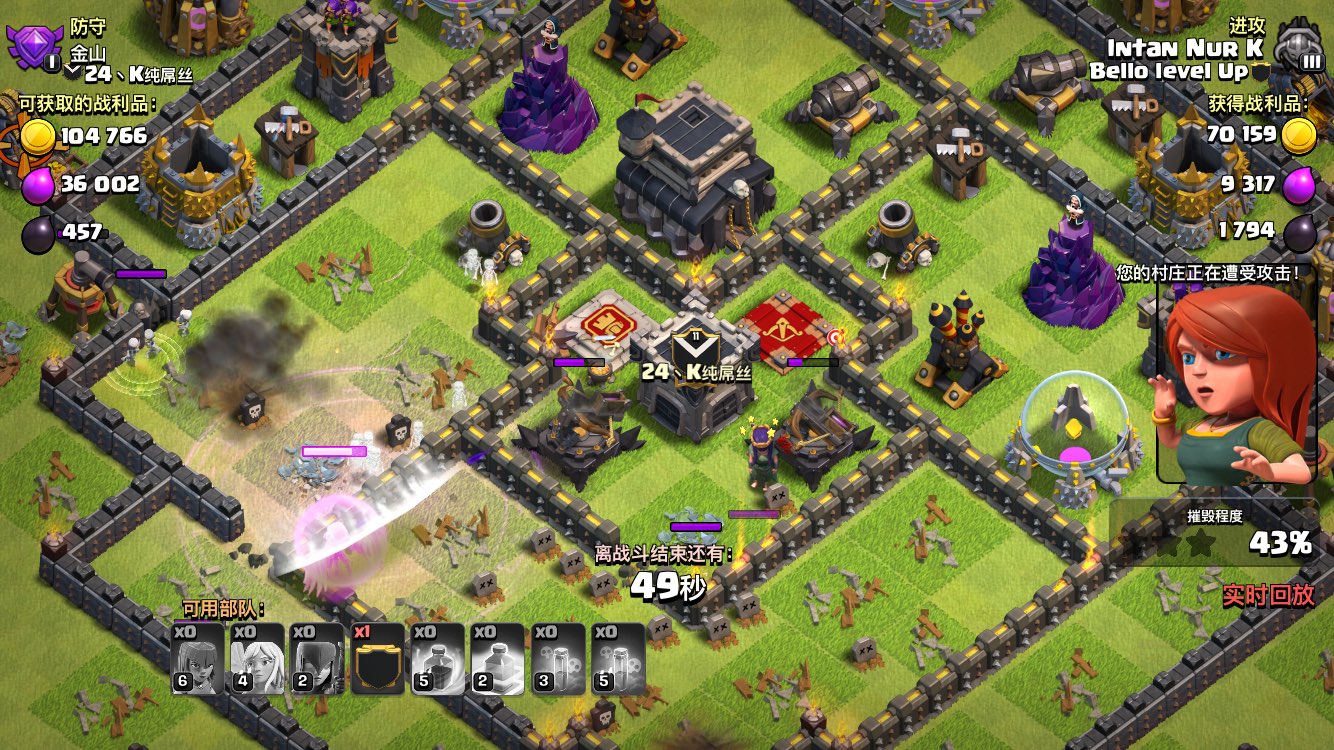
Task: Choose the level 5 Skeleton spell slot
Action: pos(617,658)
